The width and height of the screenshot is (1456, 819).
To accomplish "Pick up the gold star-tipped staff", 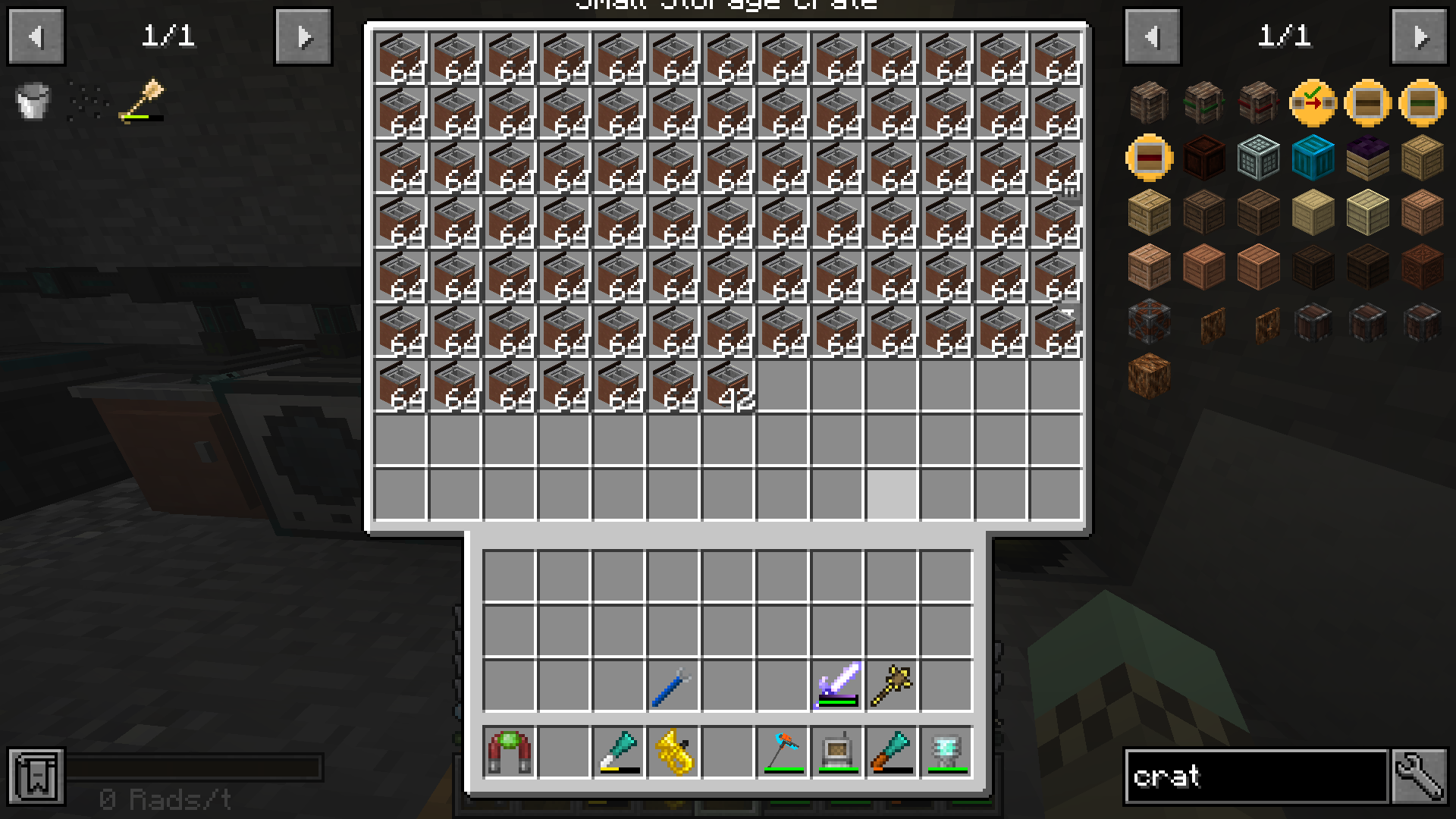I will 892,686.
